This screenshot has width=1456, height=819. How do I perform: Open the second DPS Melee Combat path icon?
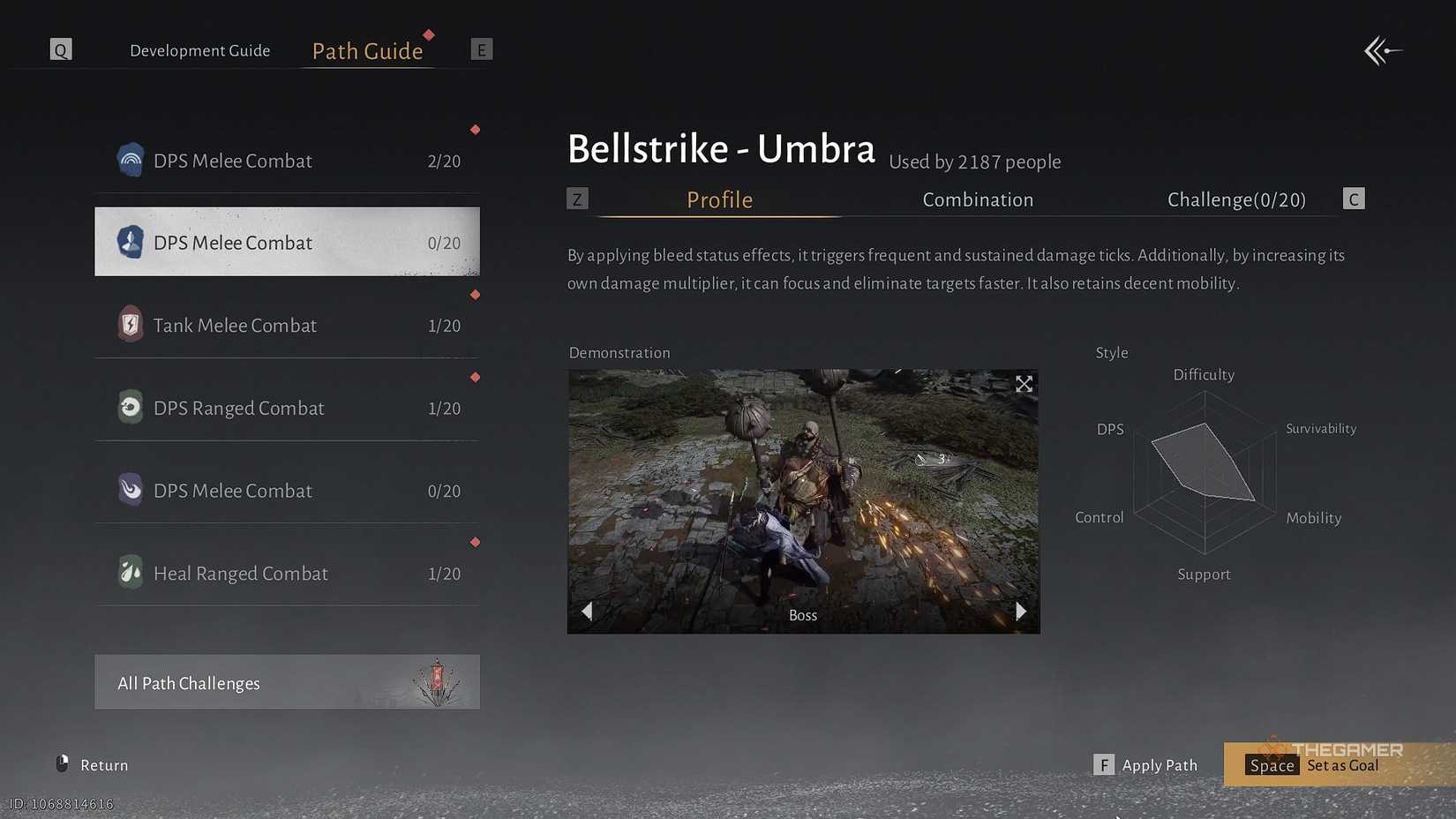click(x=131, y=242)
